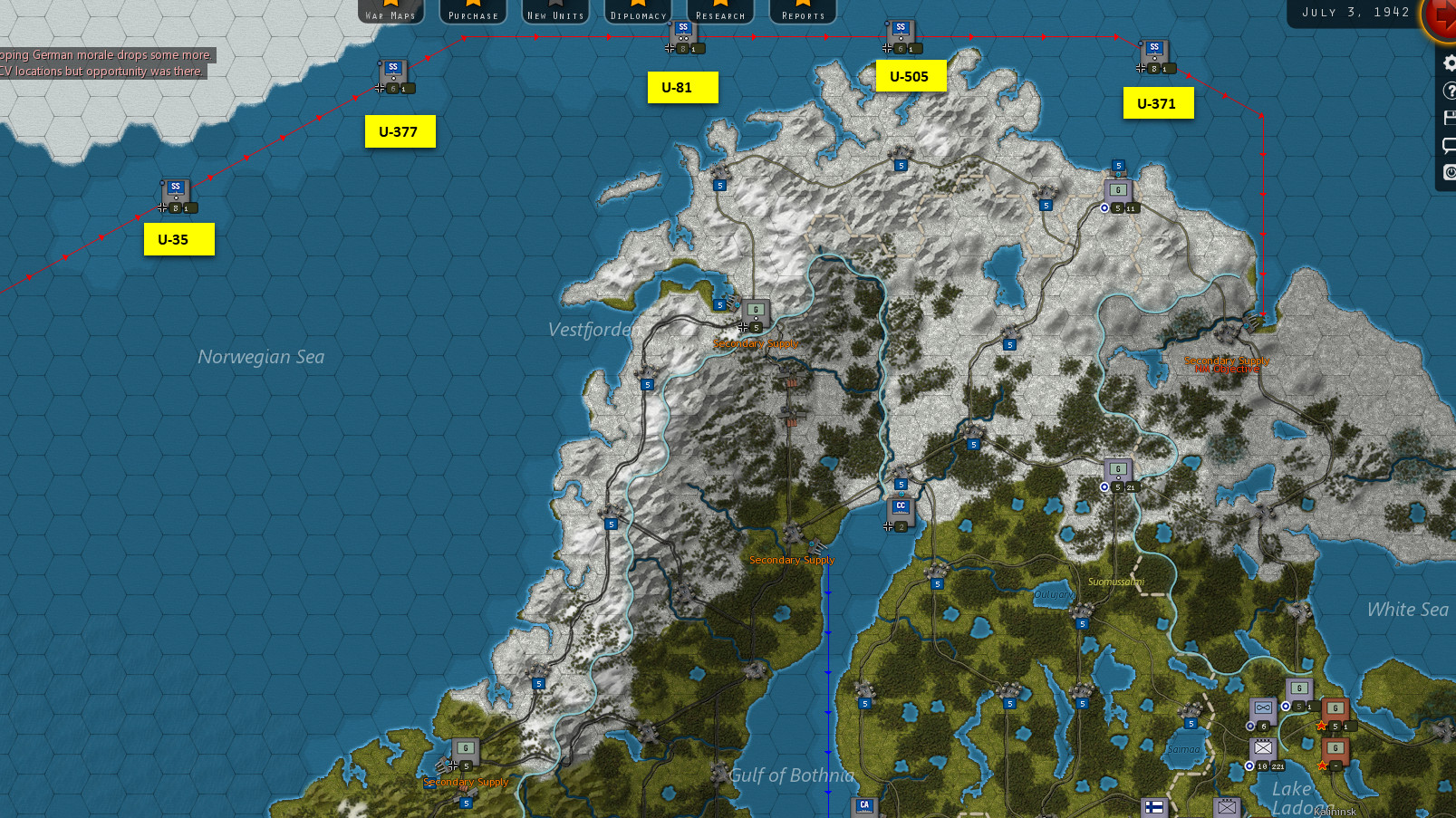The width and height of the screenshot is (1456, 818).
Task: Open the Reports menu
Action: tap(803, 11)
